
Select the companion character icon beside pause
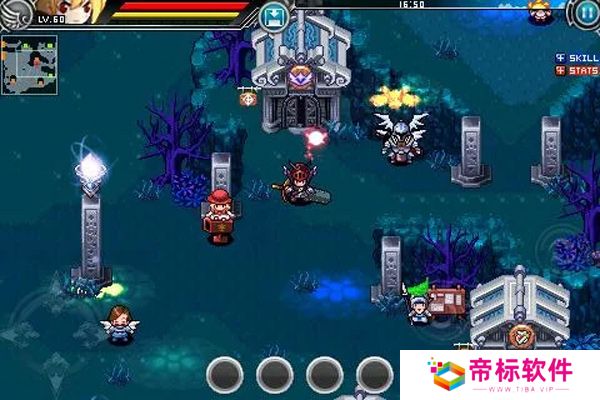pos(540,12)
